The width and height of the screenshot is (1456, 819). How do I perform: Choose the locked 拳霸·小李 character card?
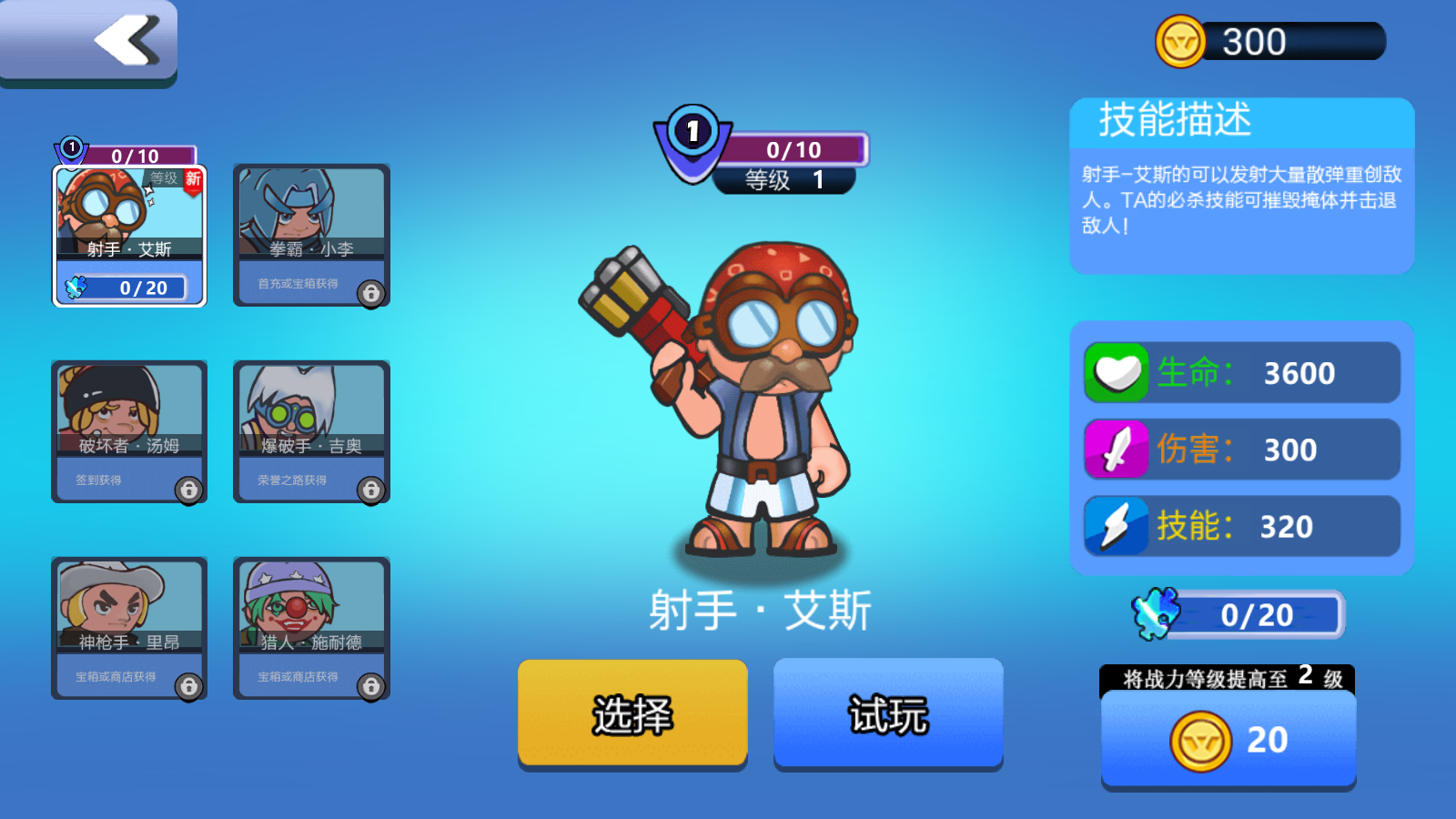[311, 236]
